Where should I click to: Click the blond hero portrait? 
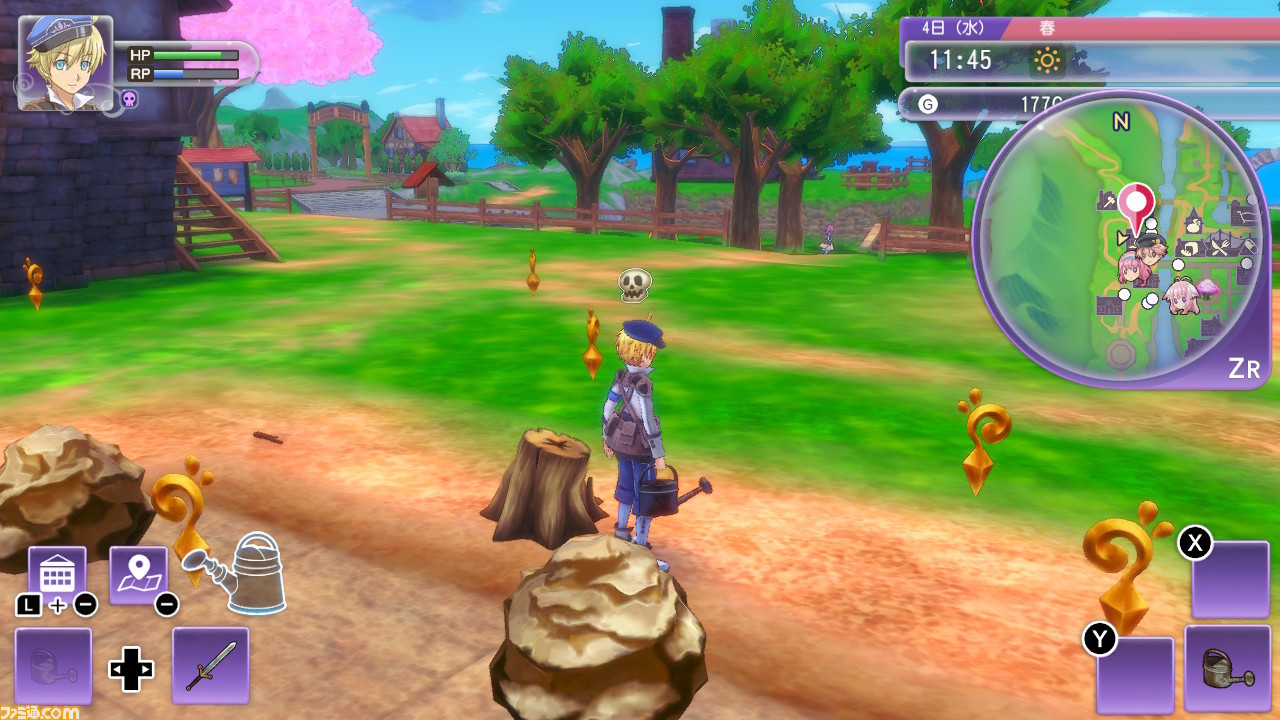click(65, 62)
